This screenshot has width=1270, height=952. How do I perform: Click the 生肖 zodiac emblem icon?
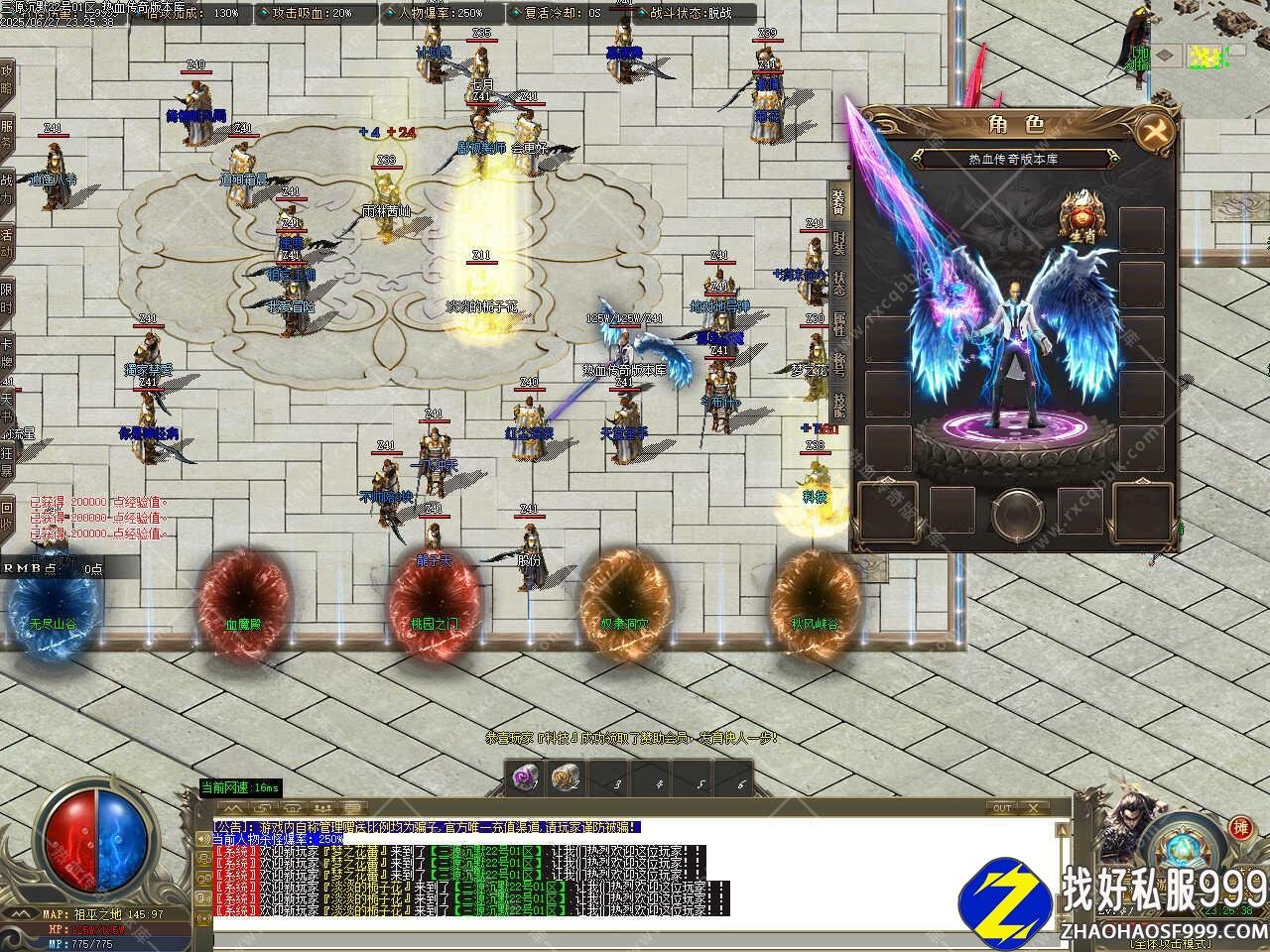coord(1082,218)
